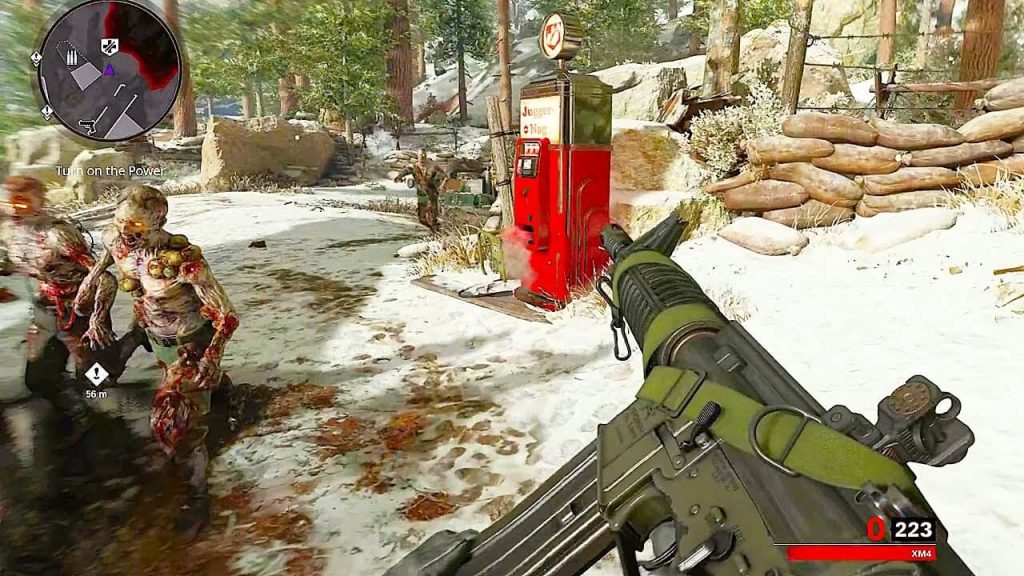1024x576 pixels.
Task: Click the objective waypoint marker showing 56 m
Action: (96, 374)
